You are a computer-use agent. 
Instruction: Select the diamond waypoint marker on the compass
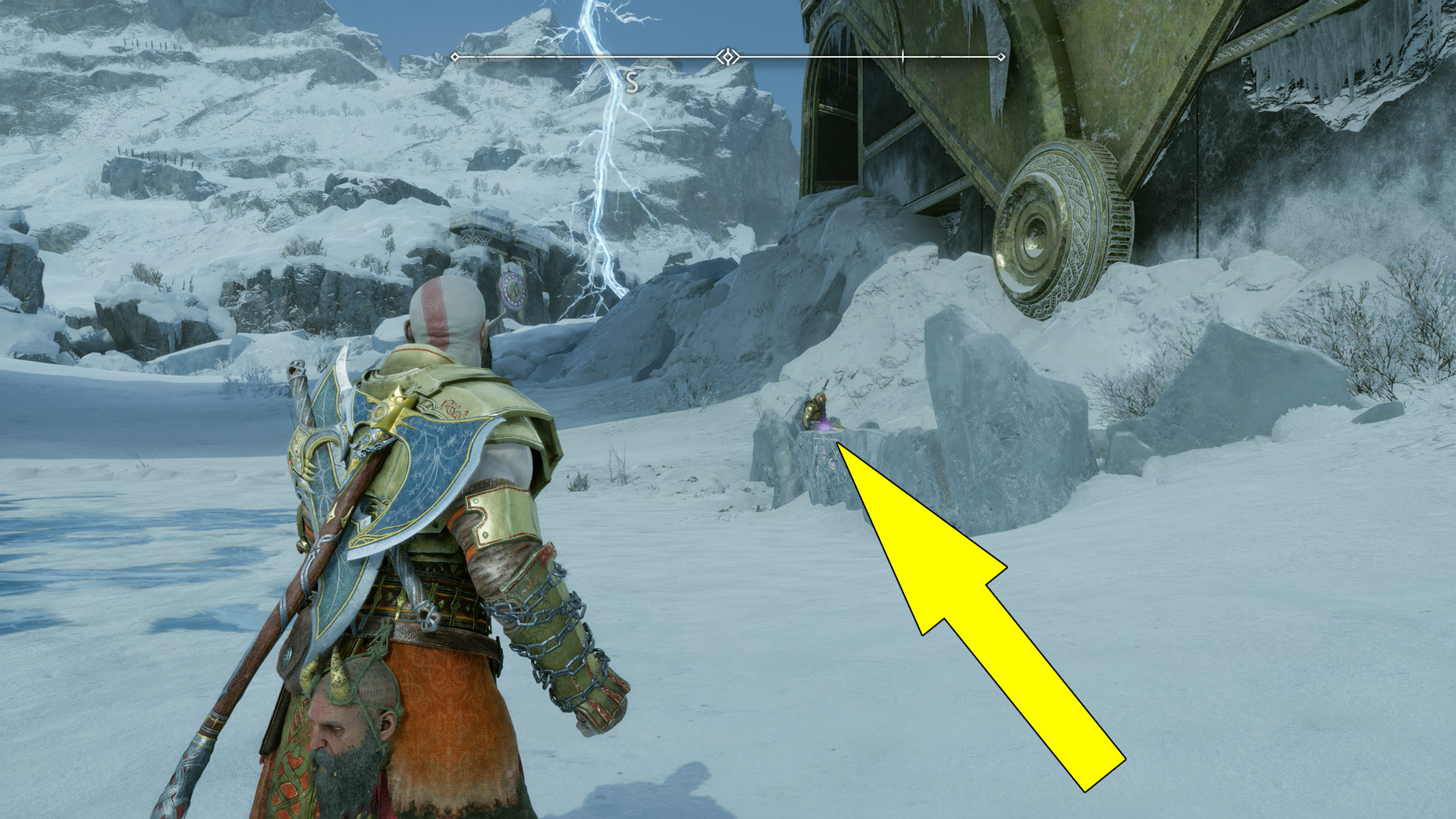click(727, 55)
